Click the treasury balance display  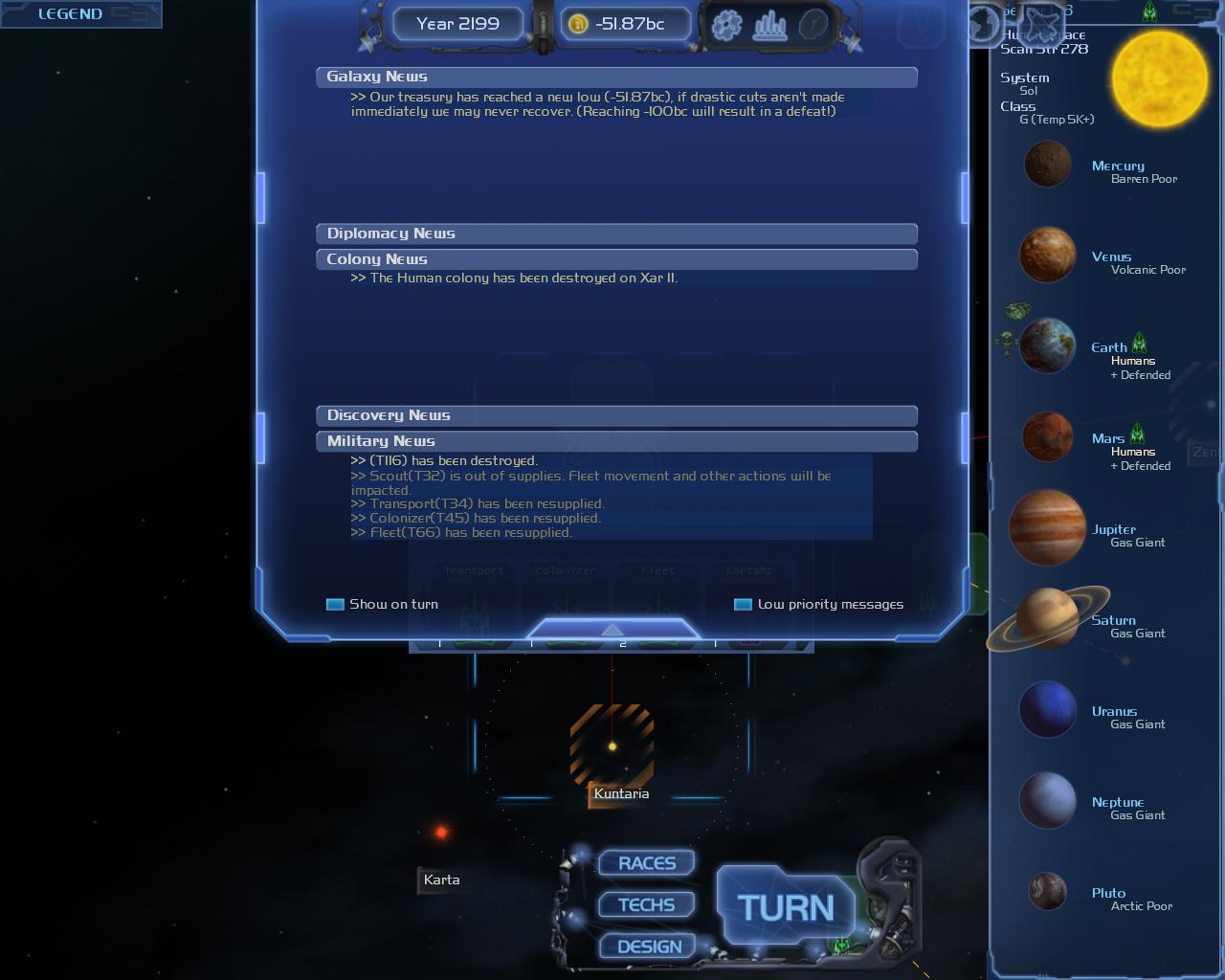(628, 24)
